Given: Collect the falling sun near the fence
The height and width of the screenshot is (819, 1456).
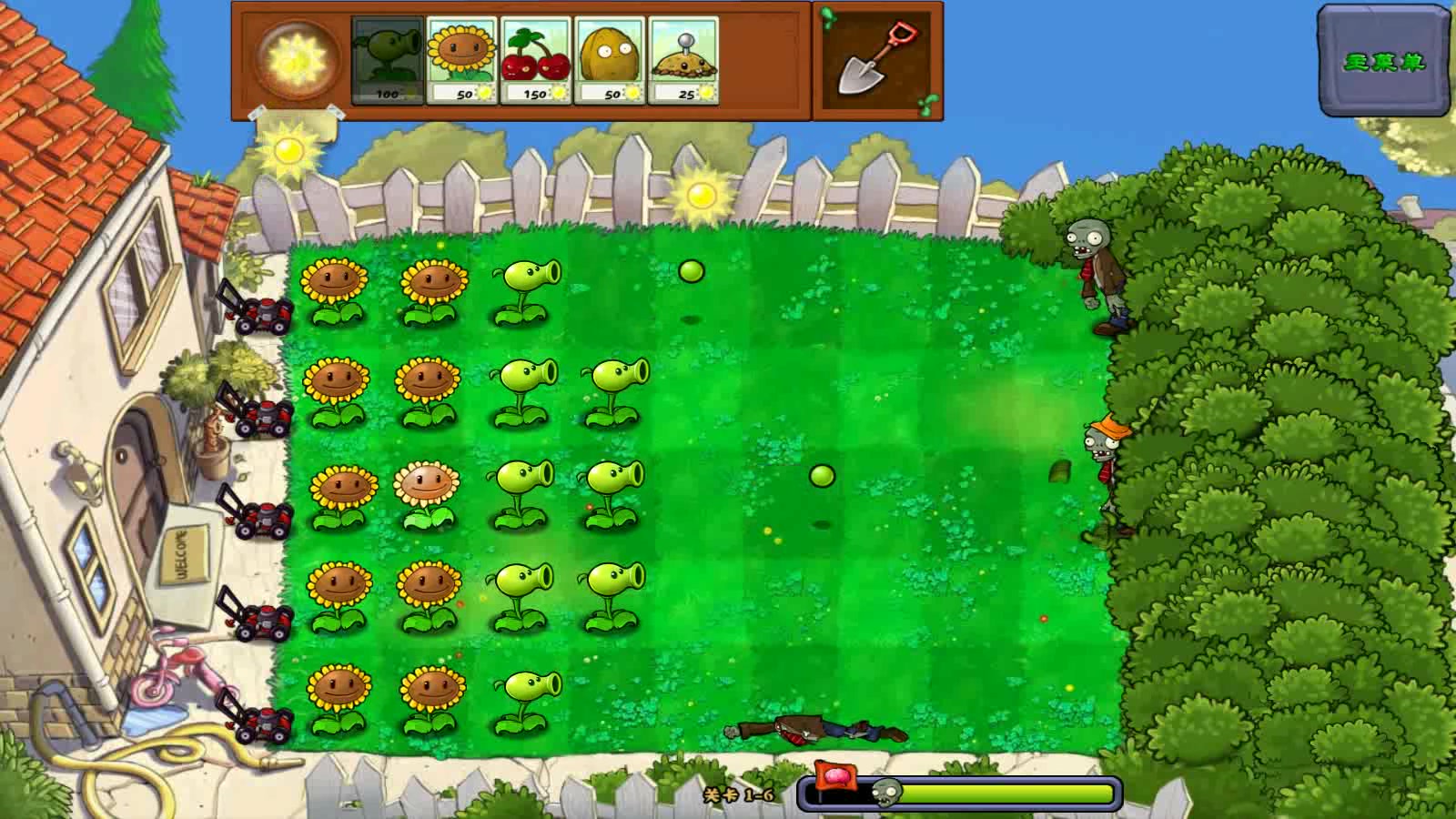Looking at the screenshot, I should [701, 194].
